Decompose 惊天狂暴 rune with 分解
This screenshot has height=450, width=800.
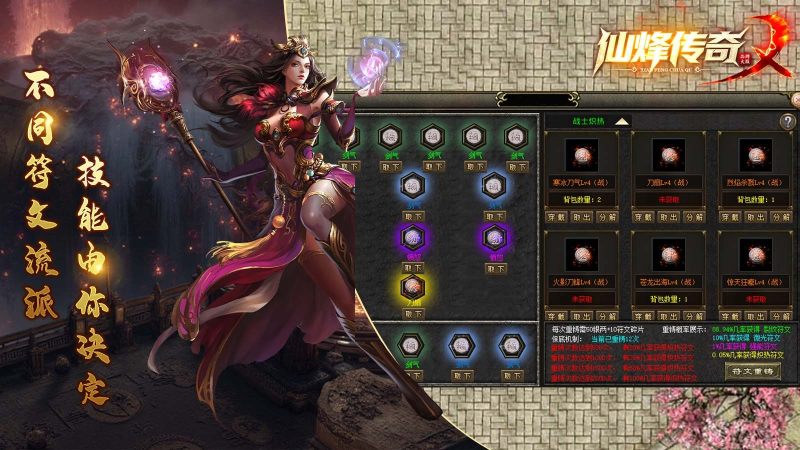pyautogui.click(x=780, y=313)
